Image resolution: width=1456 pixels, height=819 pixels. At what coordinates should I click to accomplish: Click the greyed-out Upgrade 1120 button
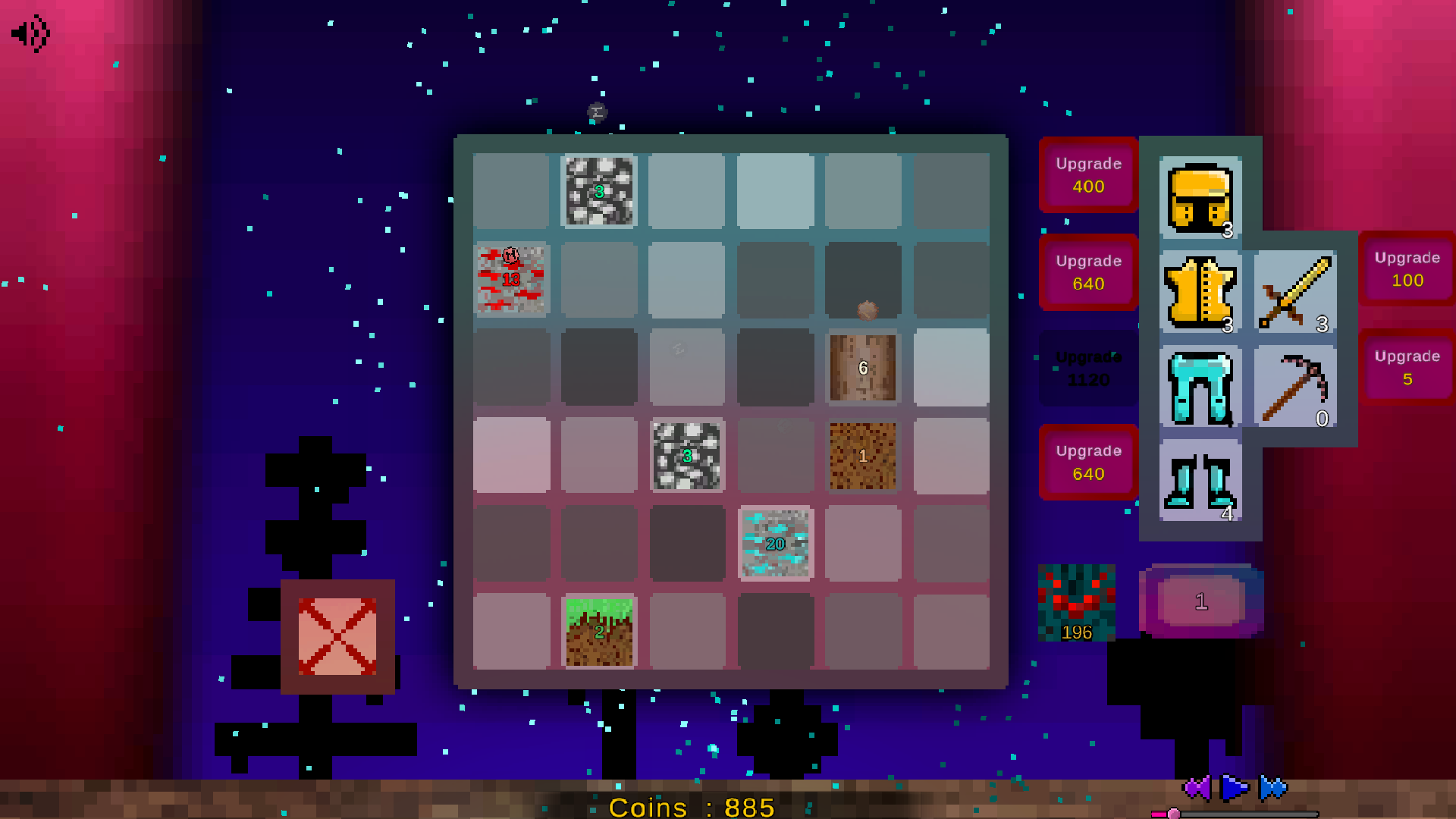pyautogui.click(x=1087, y=368)
